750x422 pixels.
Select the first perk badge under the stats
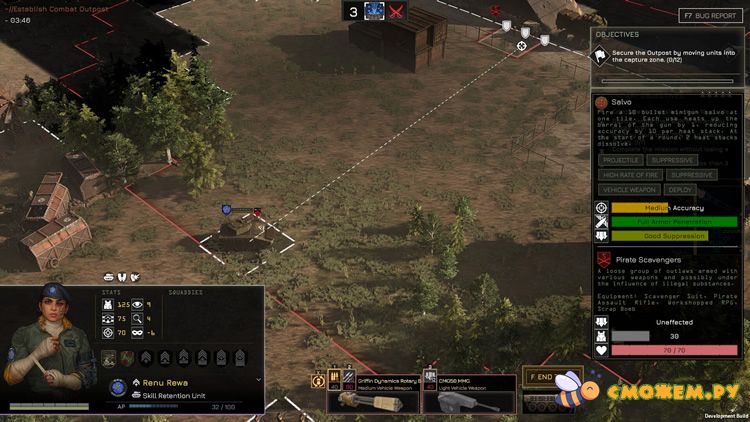coord(109,358)
